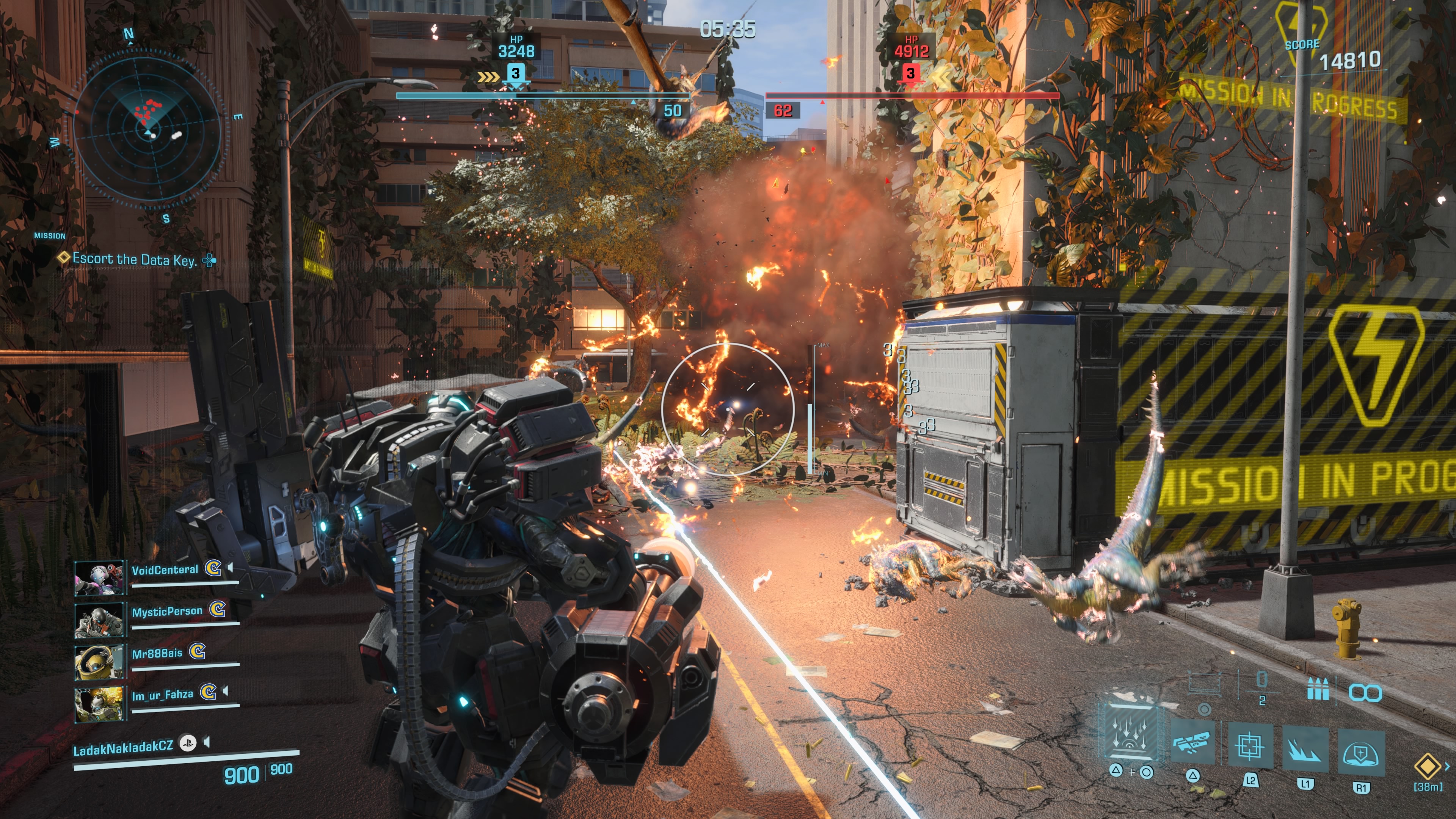This screenshot has width=1456, height=819.
Task: Click the yellow diamond waypoint marker
Action: click(1428, 766)
